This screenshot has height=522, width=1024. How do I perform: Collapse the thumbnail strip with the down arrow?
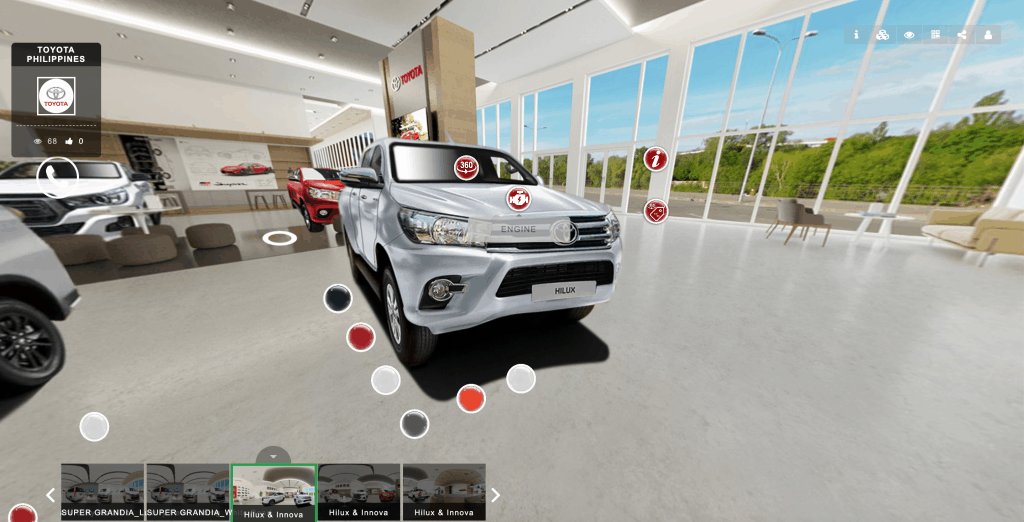(273, 455)
